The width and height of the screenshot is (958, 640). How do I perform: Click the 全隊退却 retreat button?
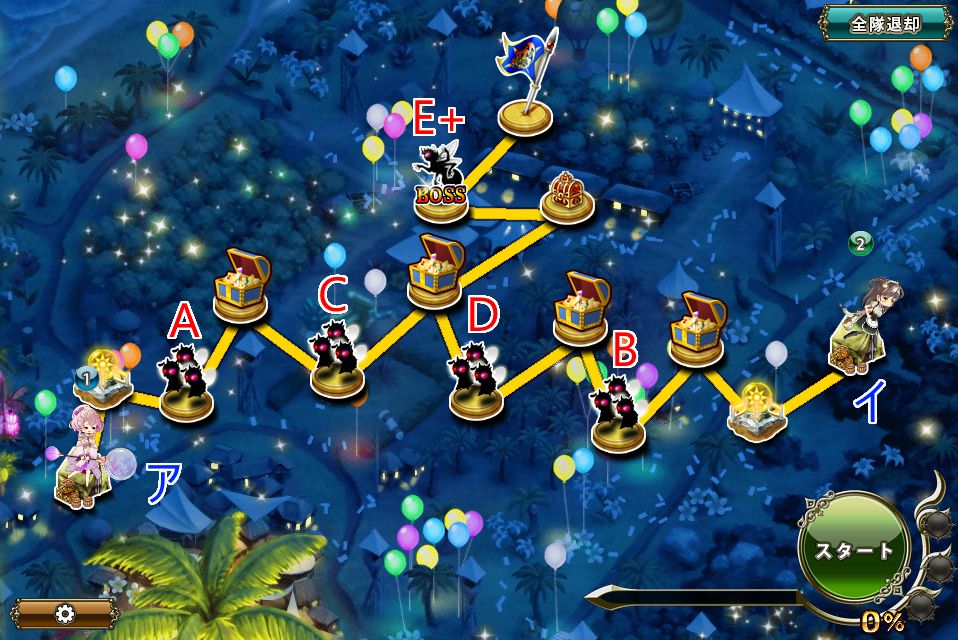point(885,24)
